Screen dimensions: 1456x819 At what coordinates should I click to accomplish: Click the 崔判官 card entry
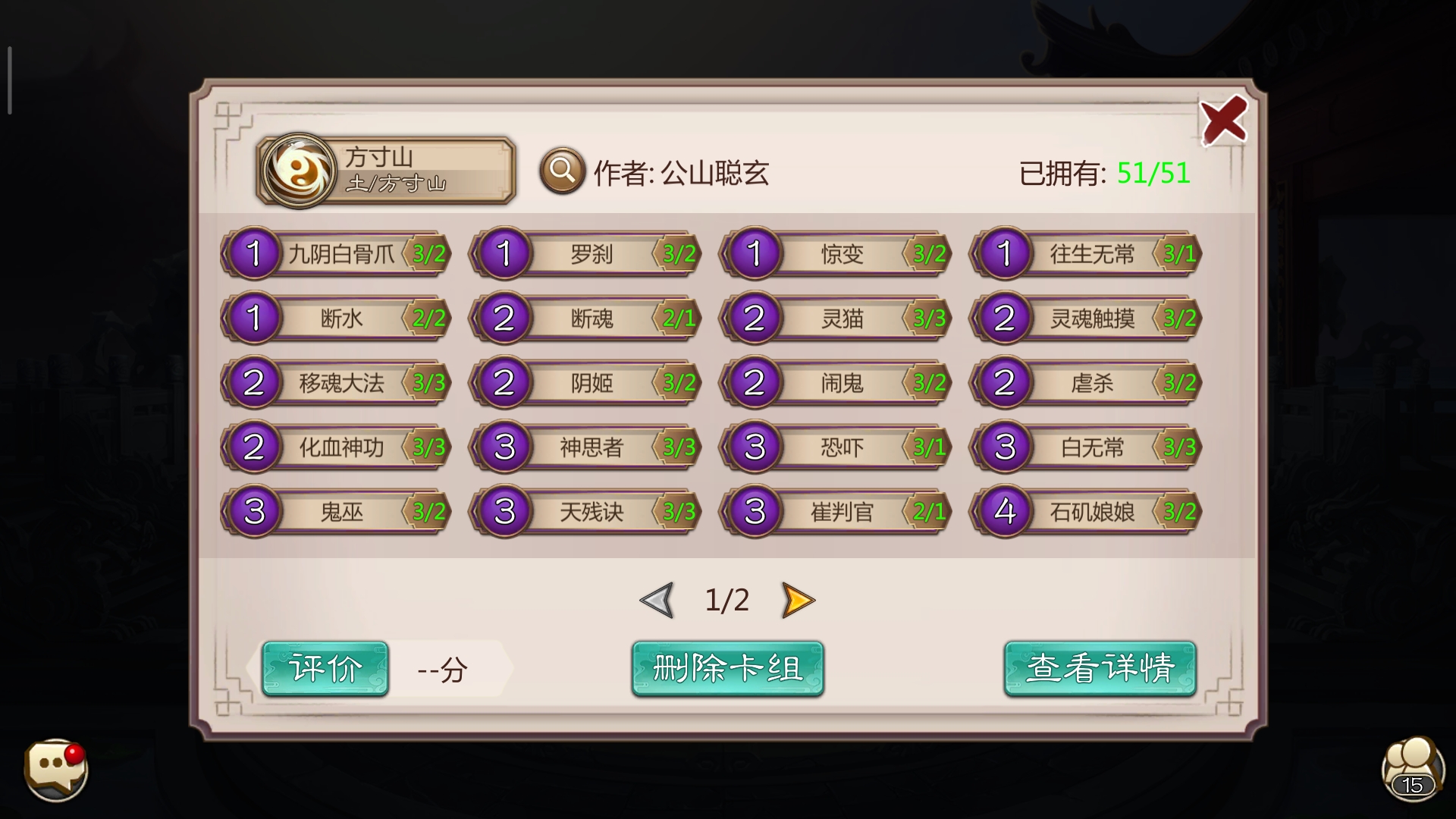click(834, 512)
